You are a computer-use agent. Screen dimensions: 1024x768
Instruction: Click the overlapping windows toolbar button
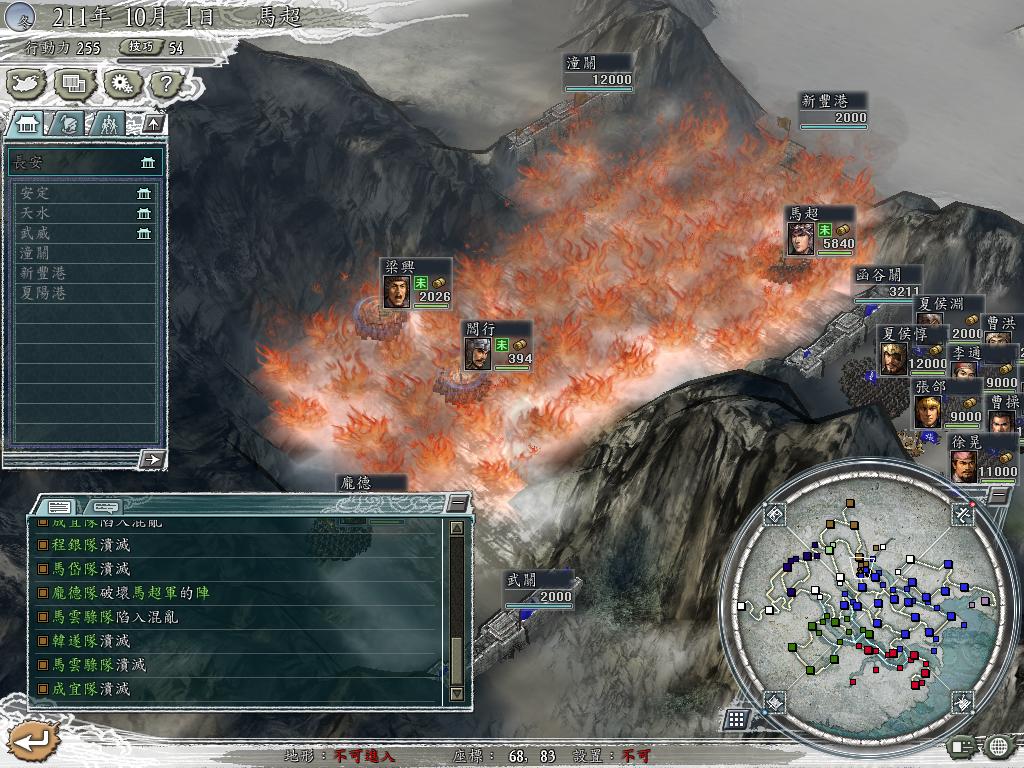74,84
